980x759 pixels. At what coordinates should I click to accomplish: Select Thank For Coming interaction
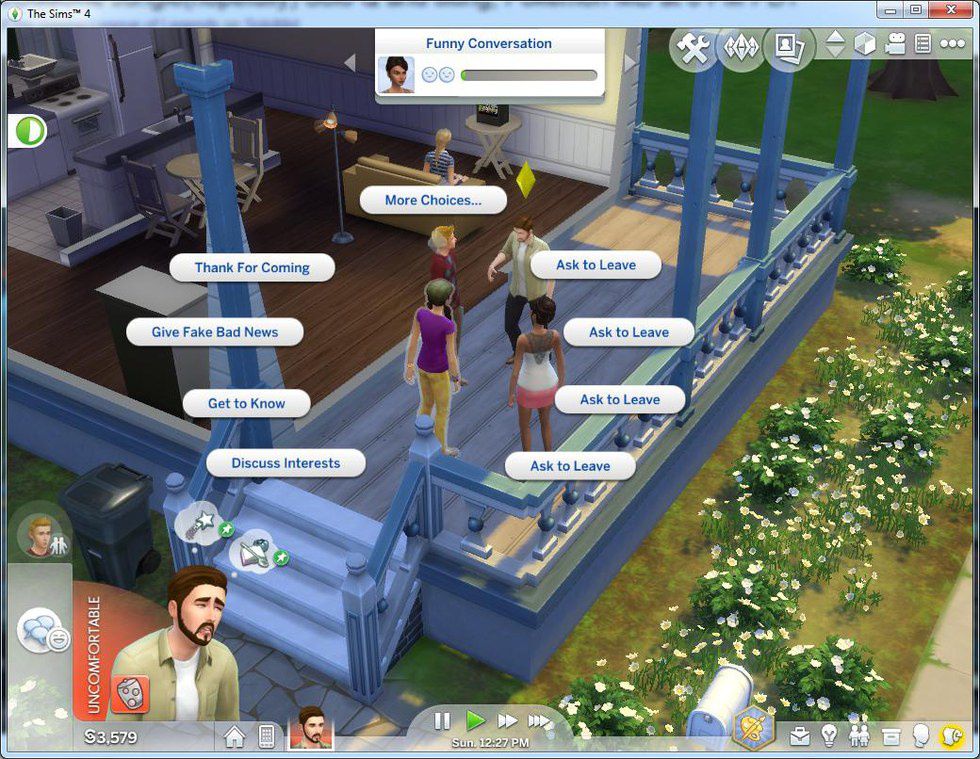pyautogui.click(x=252, y=268)
